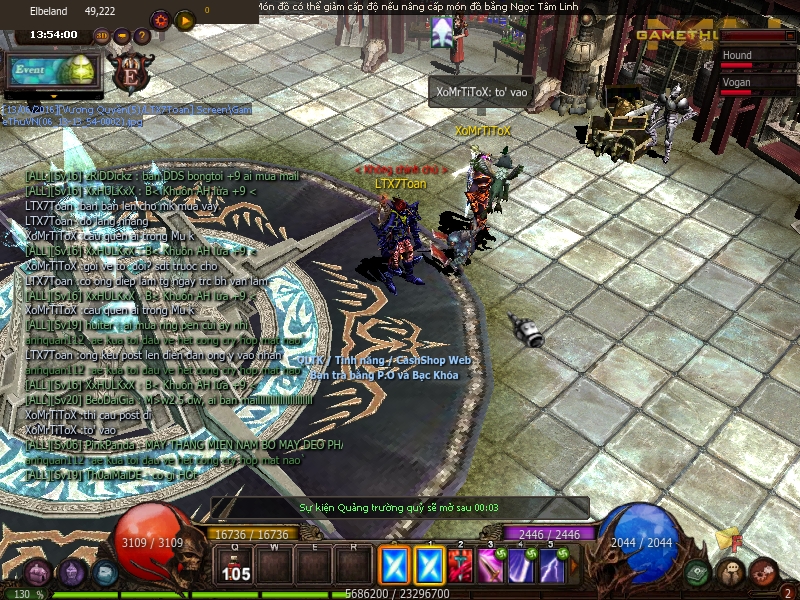Open the blue envelope icon beside health orb
The image size is (800, 600).
103,573
